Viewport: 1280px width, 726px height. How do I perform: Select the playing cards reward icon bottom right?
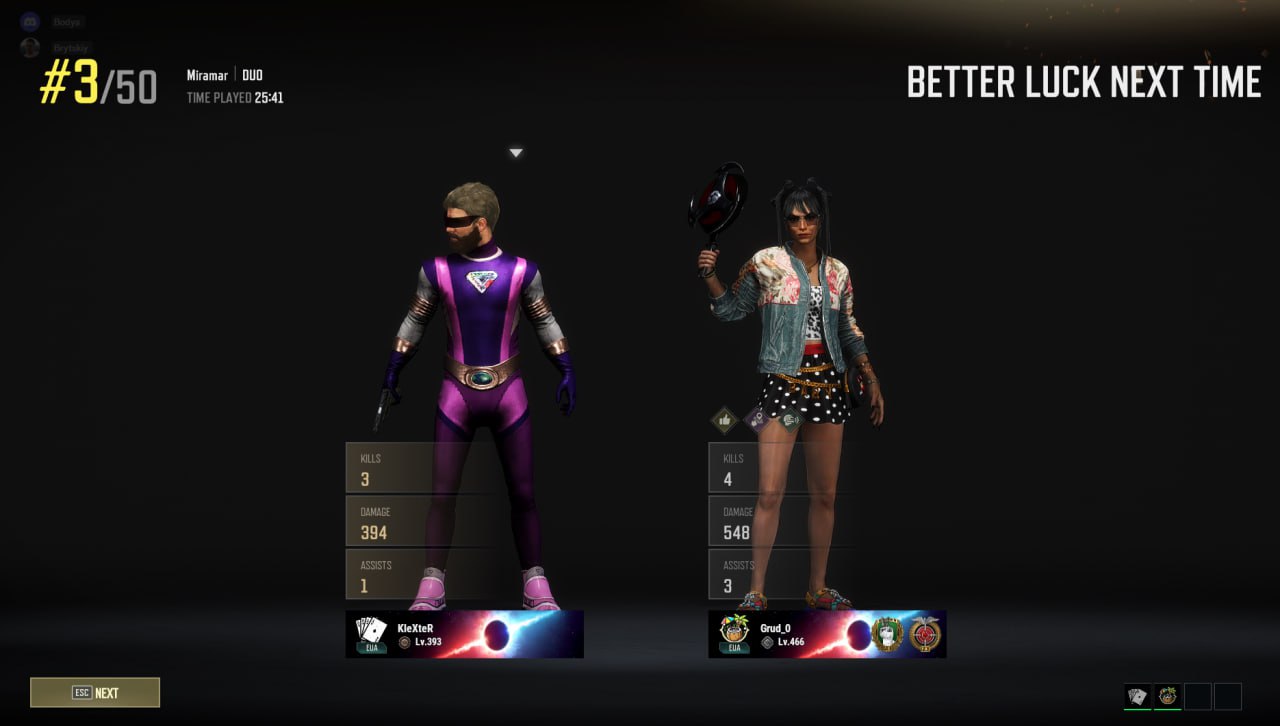pyautogui.click(x=1137, y=695)
